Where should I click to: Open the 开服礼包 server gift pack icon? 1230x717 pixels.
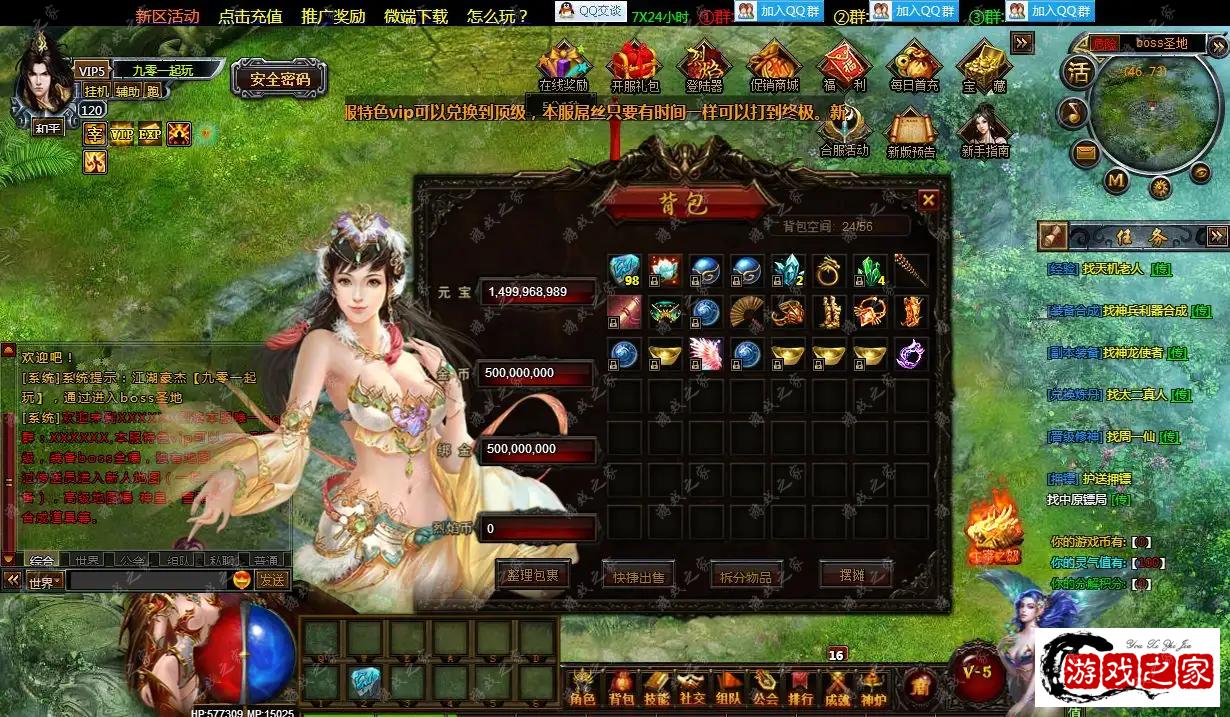click(635, 66)
